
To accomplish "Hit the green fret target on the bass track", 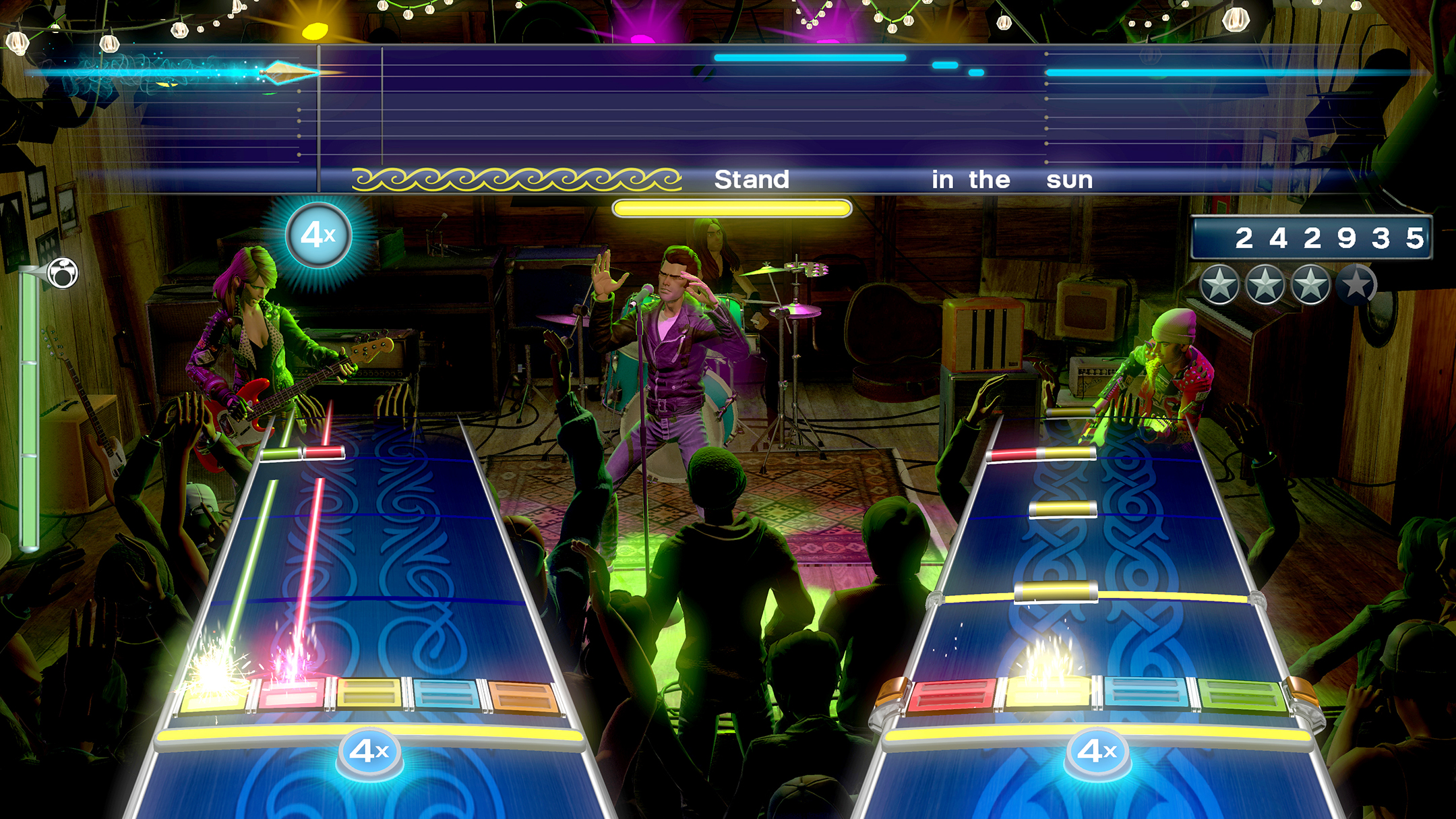I will [214, 694].
